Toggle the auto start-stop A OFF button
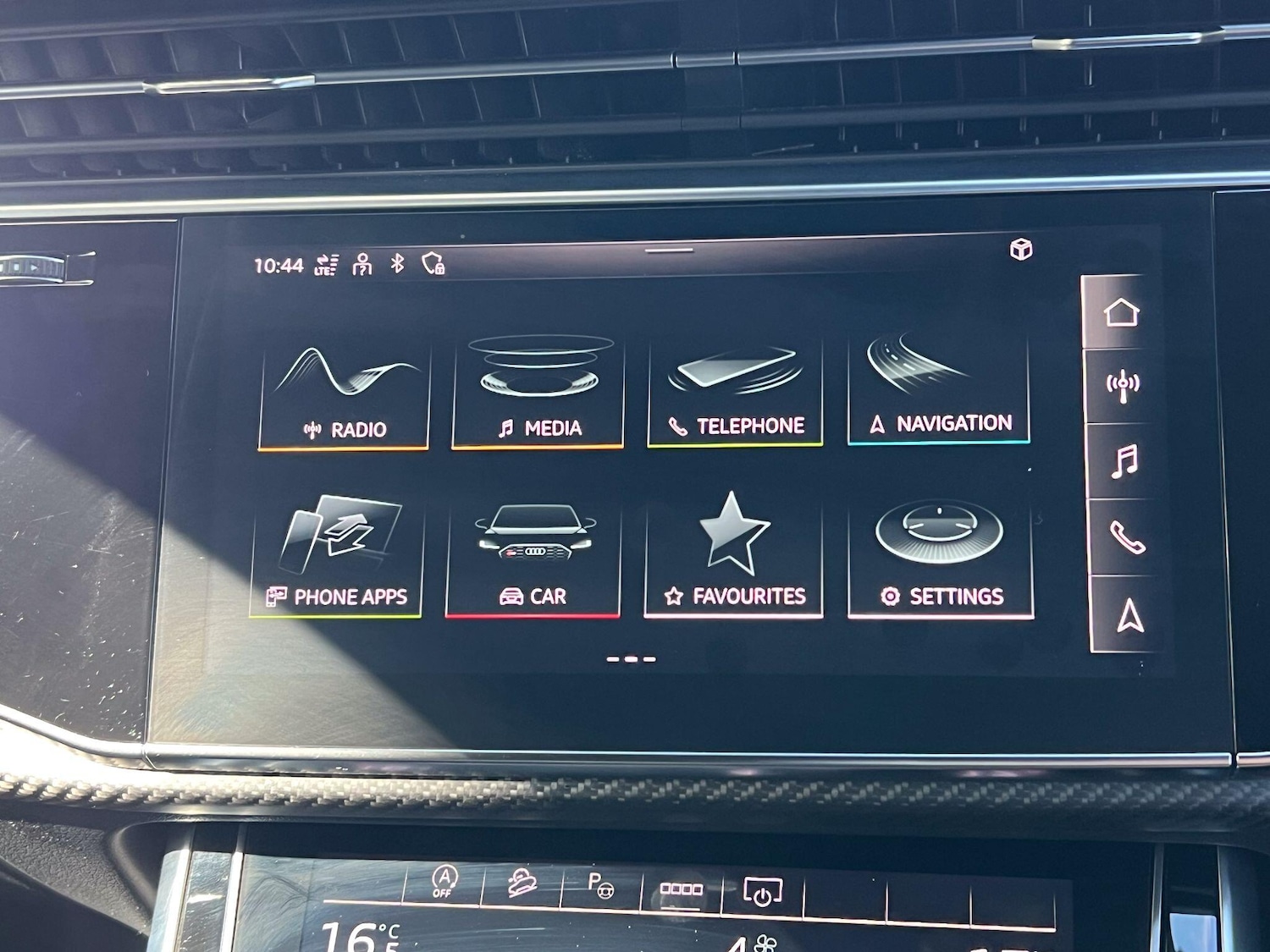 pos(444,882)
